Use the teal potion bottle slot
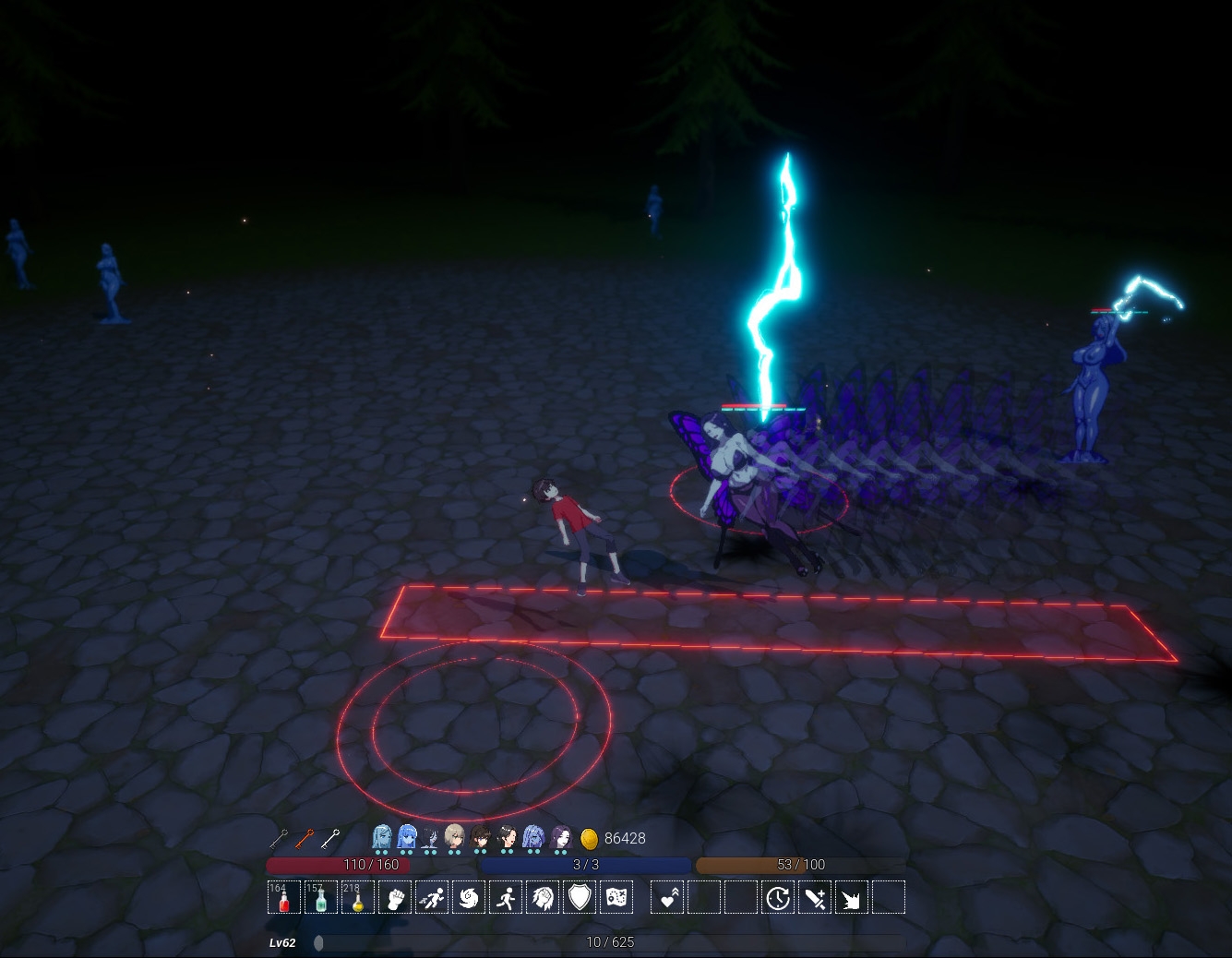The height and width of the screenshot is (958, 1232). pos(321,897)
